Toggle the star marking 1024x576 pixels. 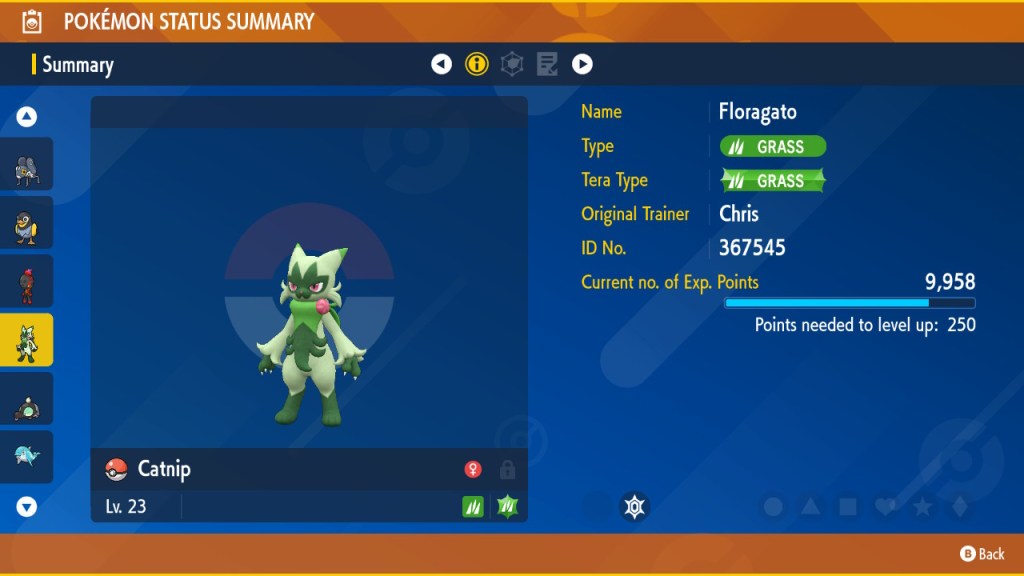tap(922, 507)
